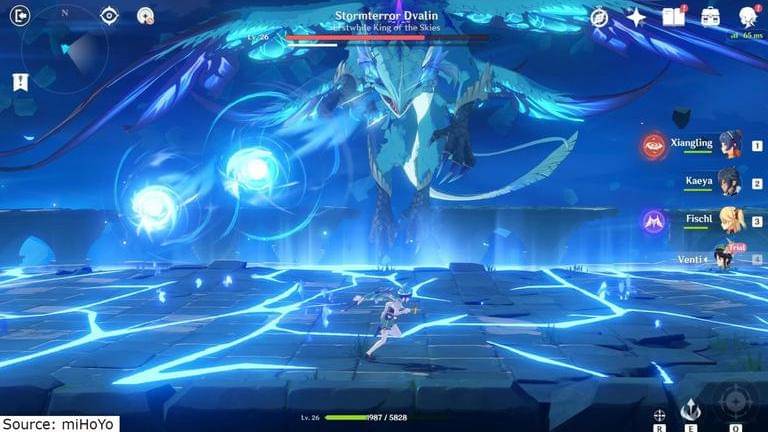Trigger Xiangling's red Pyro burst icon
Screen dimensions: 768x432
[x=655, y=145]
